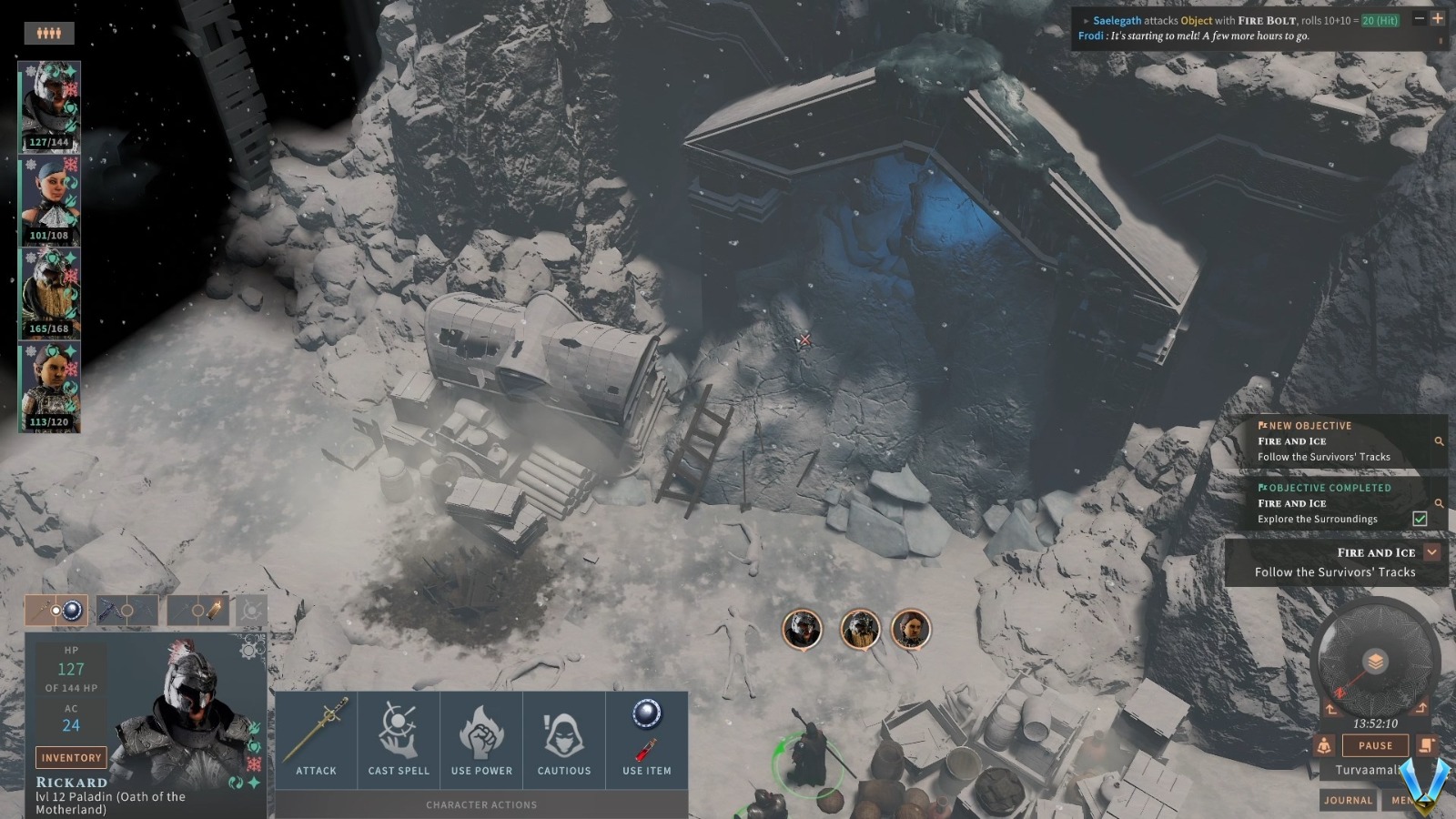
Task: Collapse the Fire and Ice quest tracker arrow
Action: pyautogui.click(x=1432, y=552)
